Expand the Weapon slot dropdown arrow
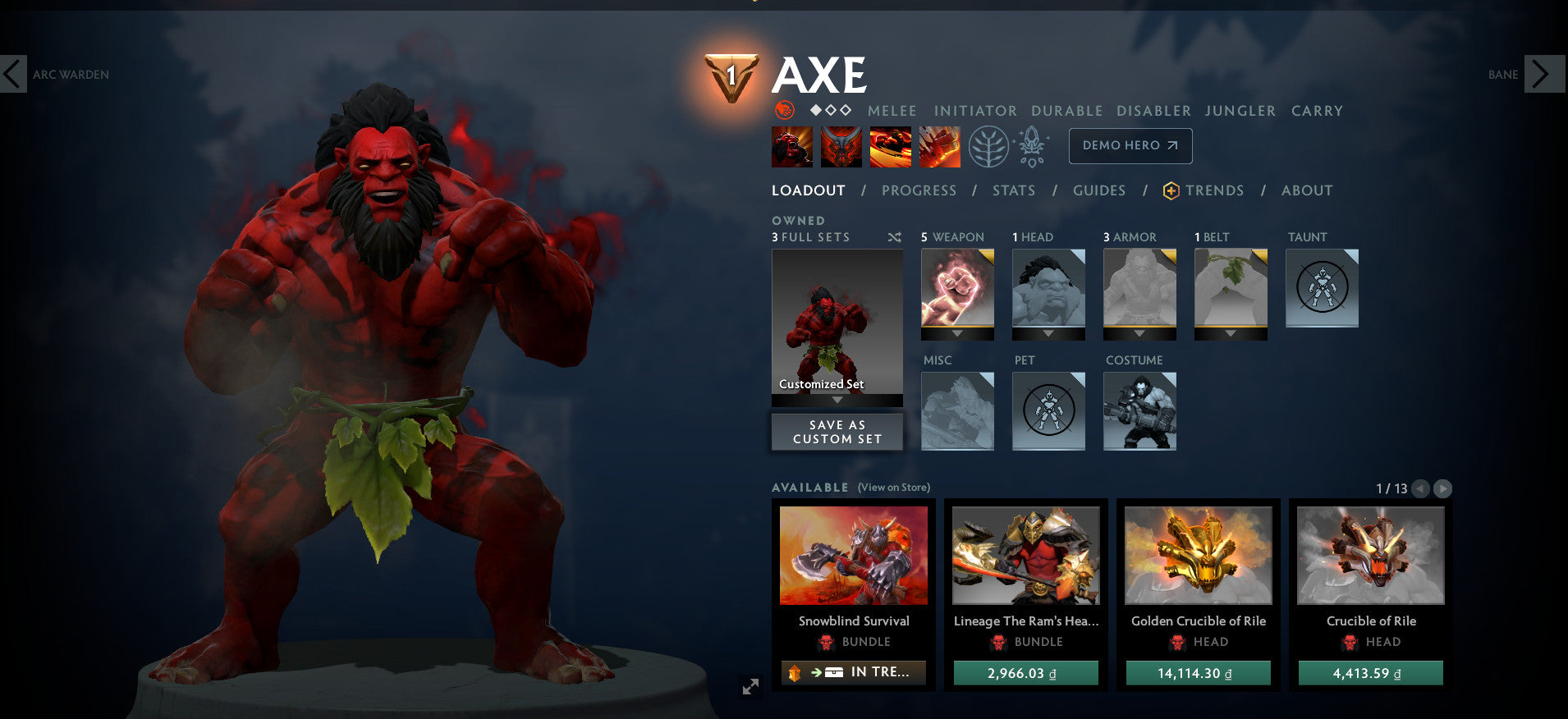Viewport: 1568px width, 719px height. pos(957,335)
